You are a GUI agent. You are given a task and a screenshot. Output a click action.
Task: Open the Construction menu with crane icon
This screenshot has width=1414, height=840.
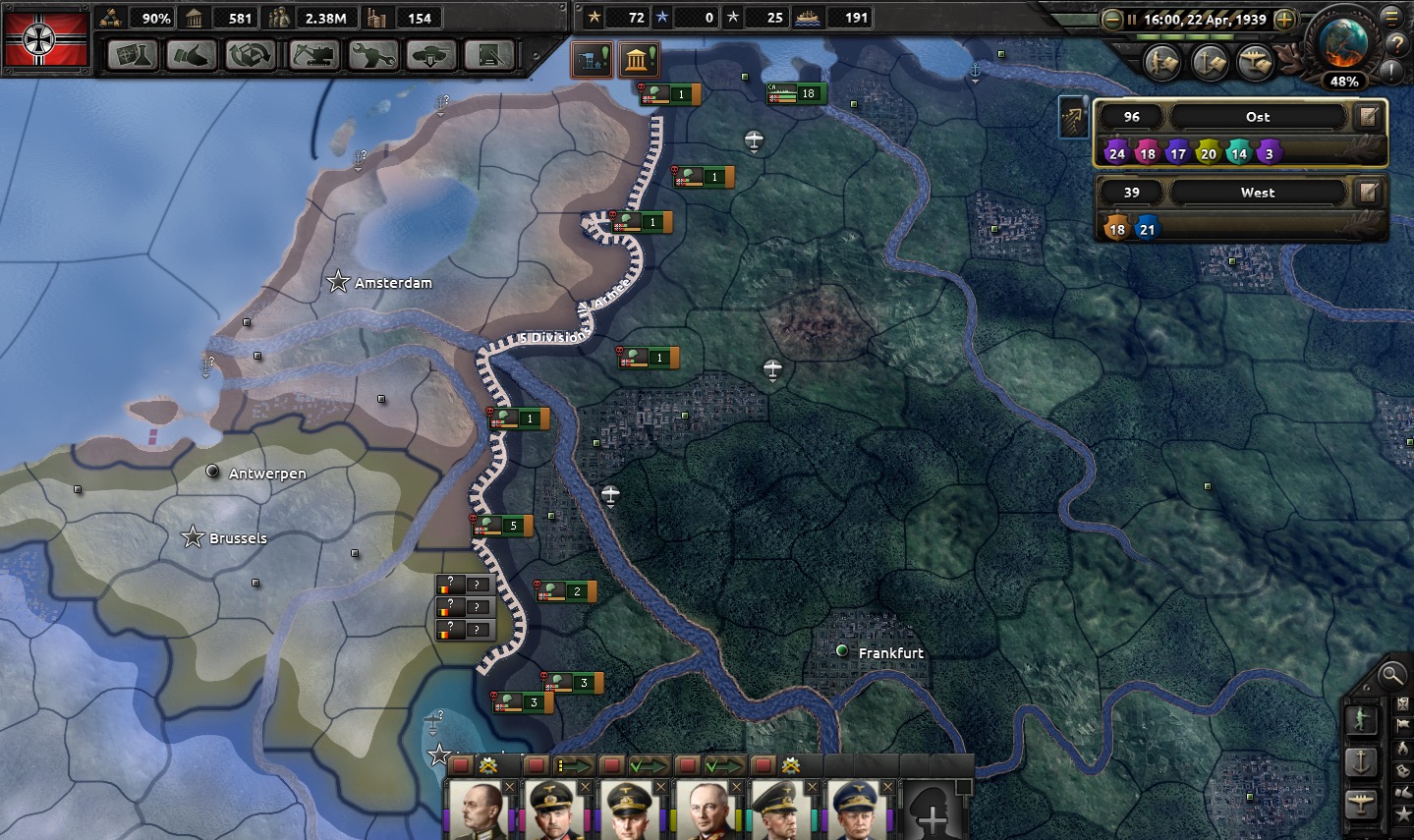[x=312, y=55]
